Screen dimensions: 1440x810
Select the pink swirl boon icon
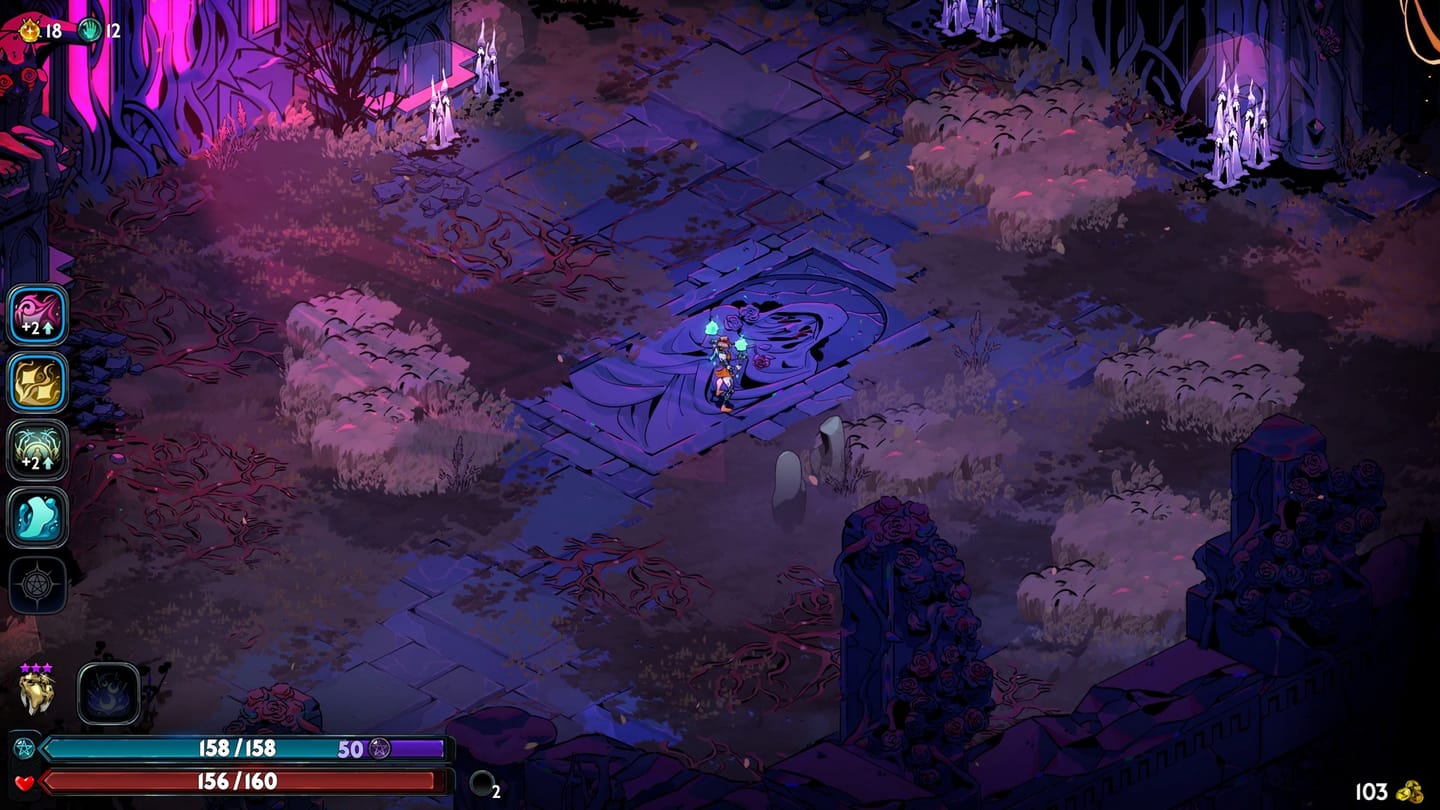(x=38, y=314)
